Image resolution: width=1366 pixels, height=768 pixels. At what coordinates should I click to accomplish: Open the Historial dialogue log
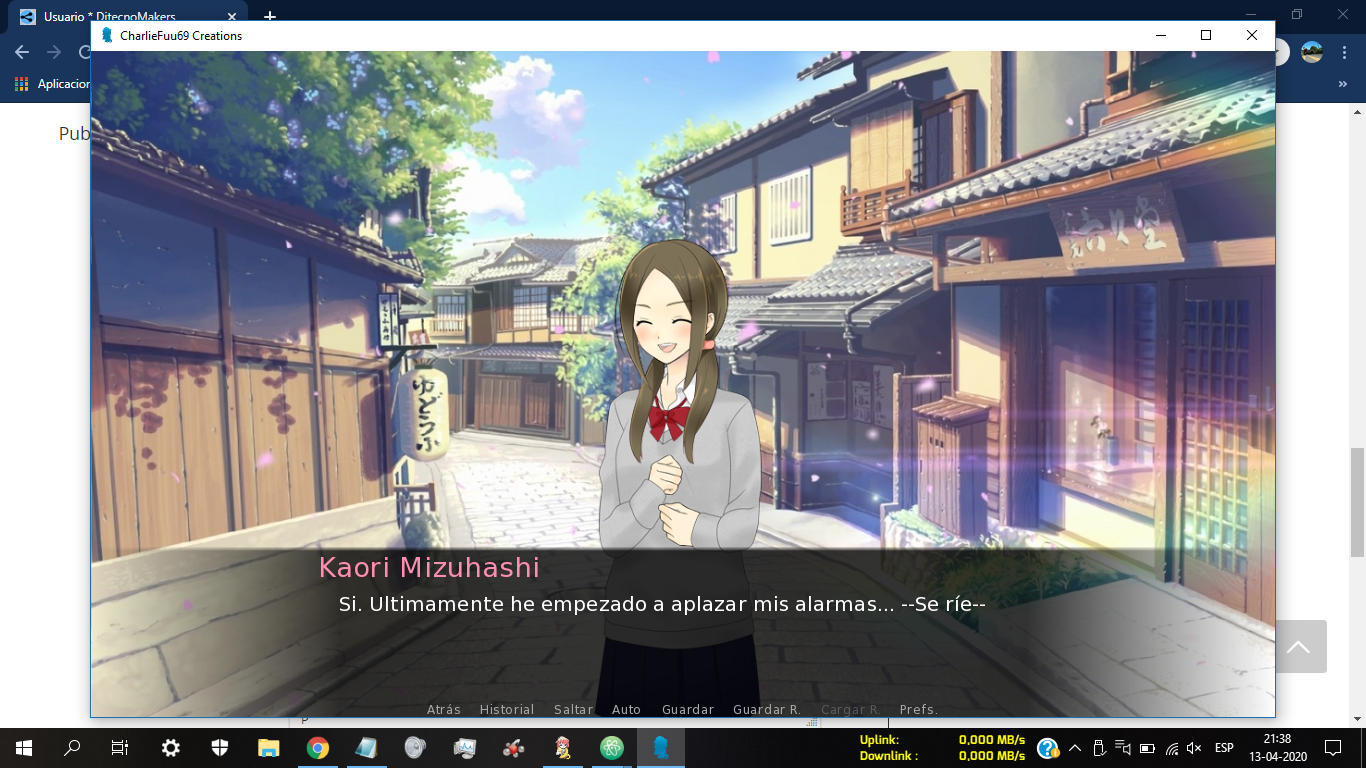tap(507, 710)
